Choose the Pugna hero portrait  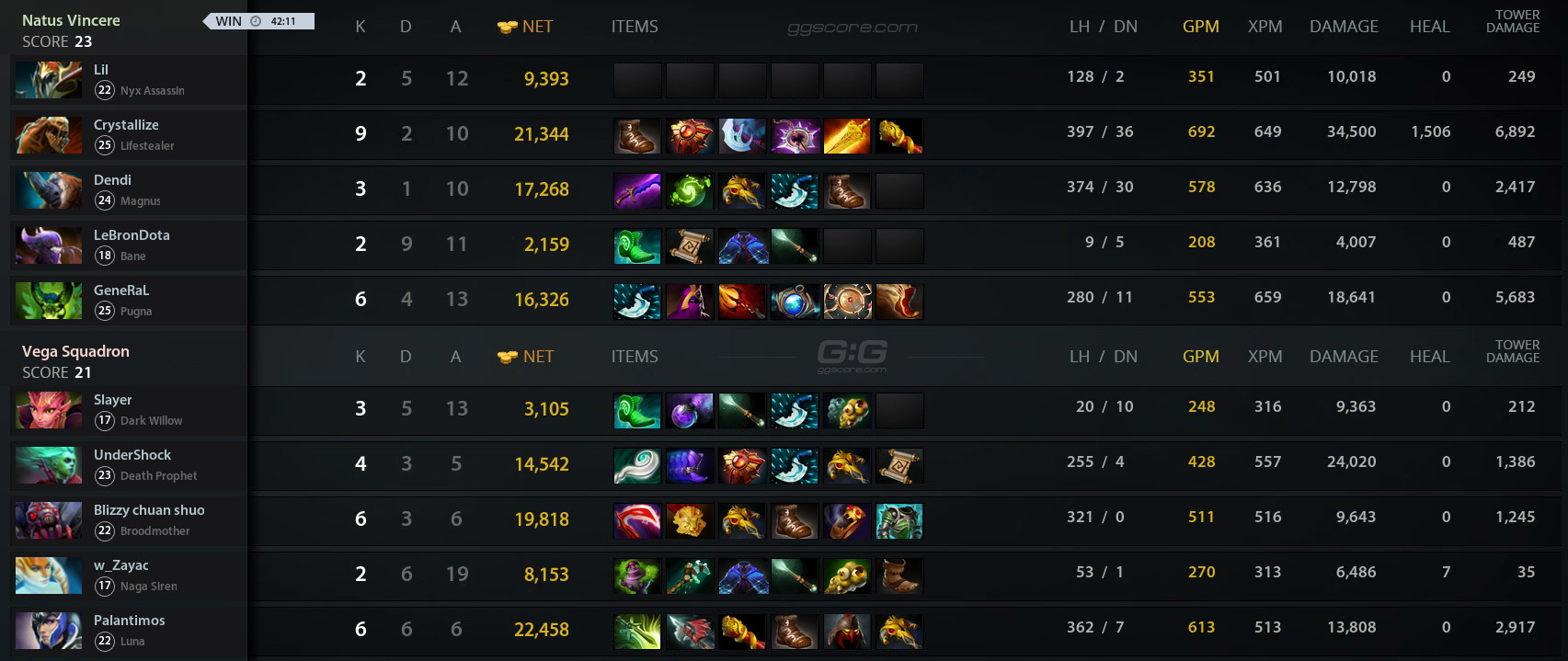49,301
